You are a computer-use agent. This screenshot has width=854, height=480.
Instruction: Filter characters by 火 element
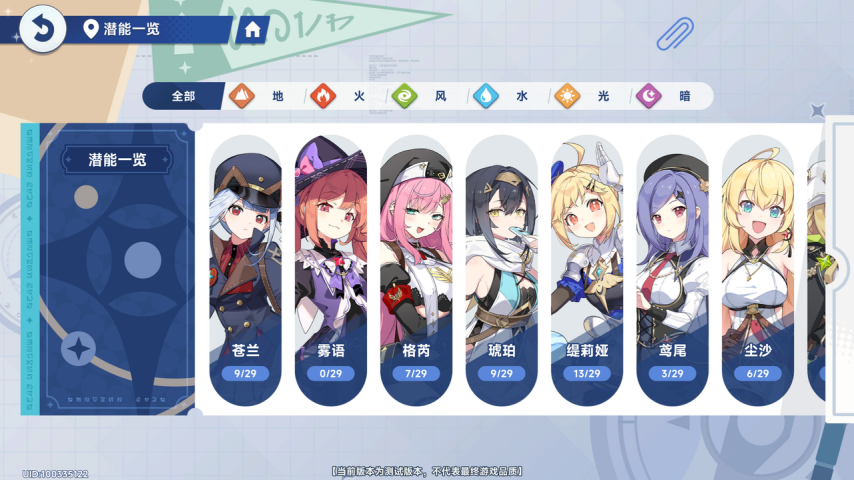click(340, 96)
